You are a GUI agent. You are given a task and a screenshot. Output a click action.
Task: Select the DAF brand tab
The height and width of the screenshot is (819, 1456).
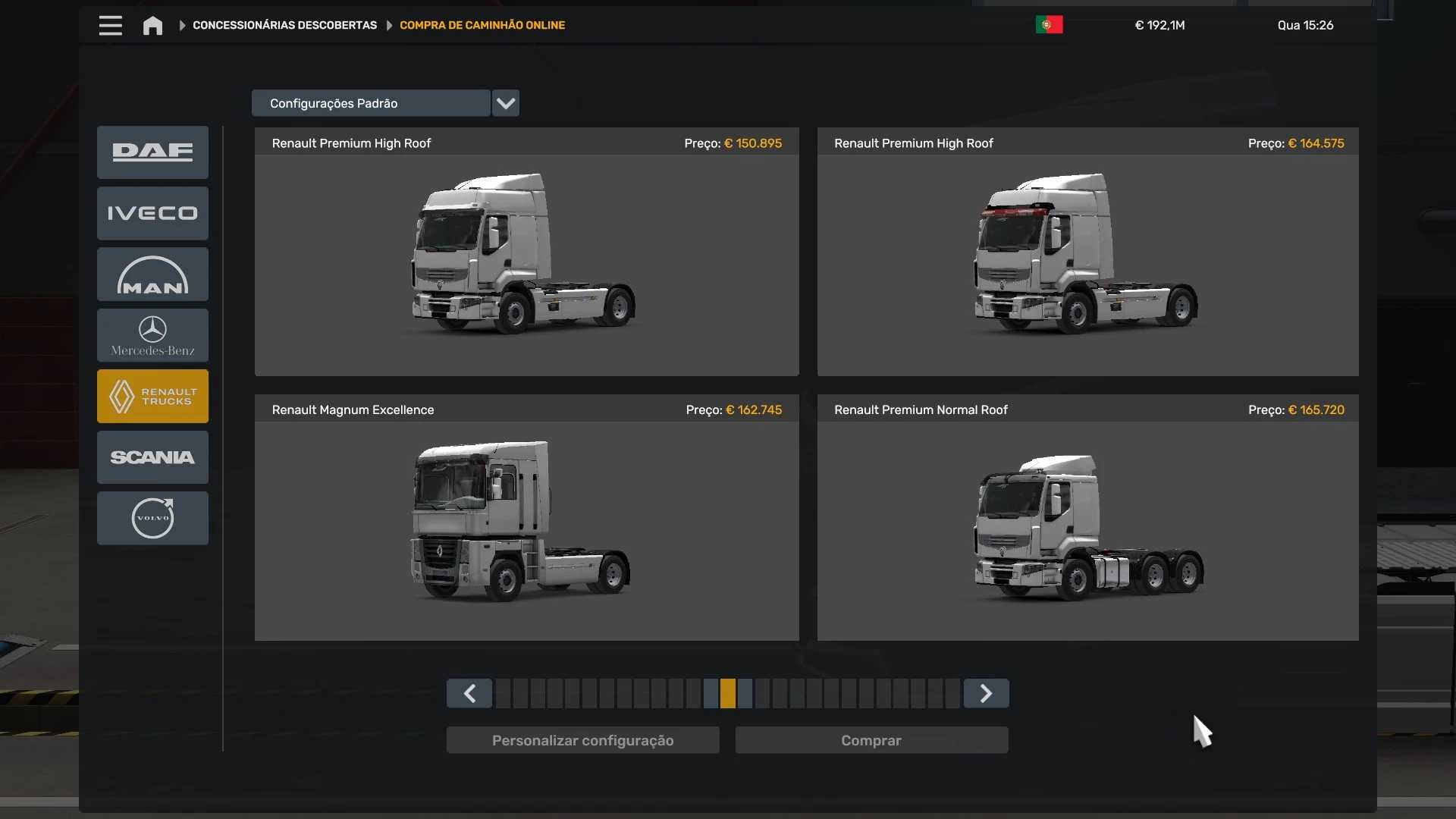tap(152, 152)
